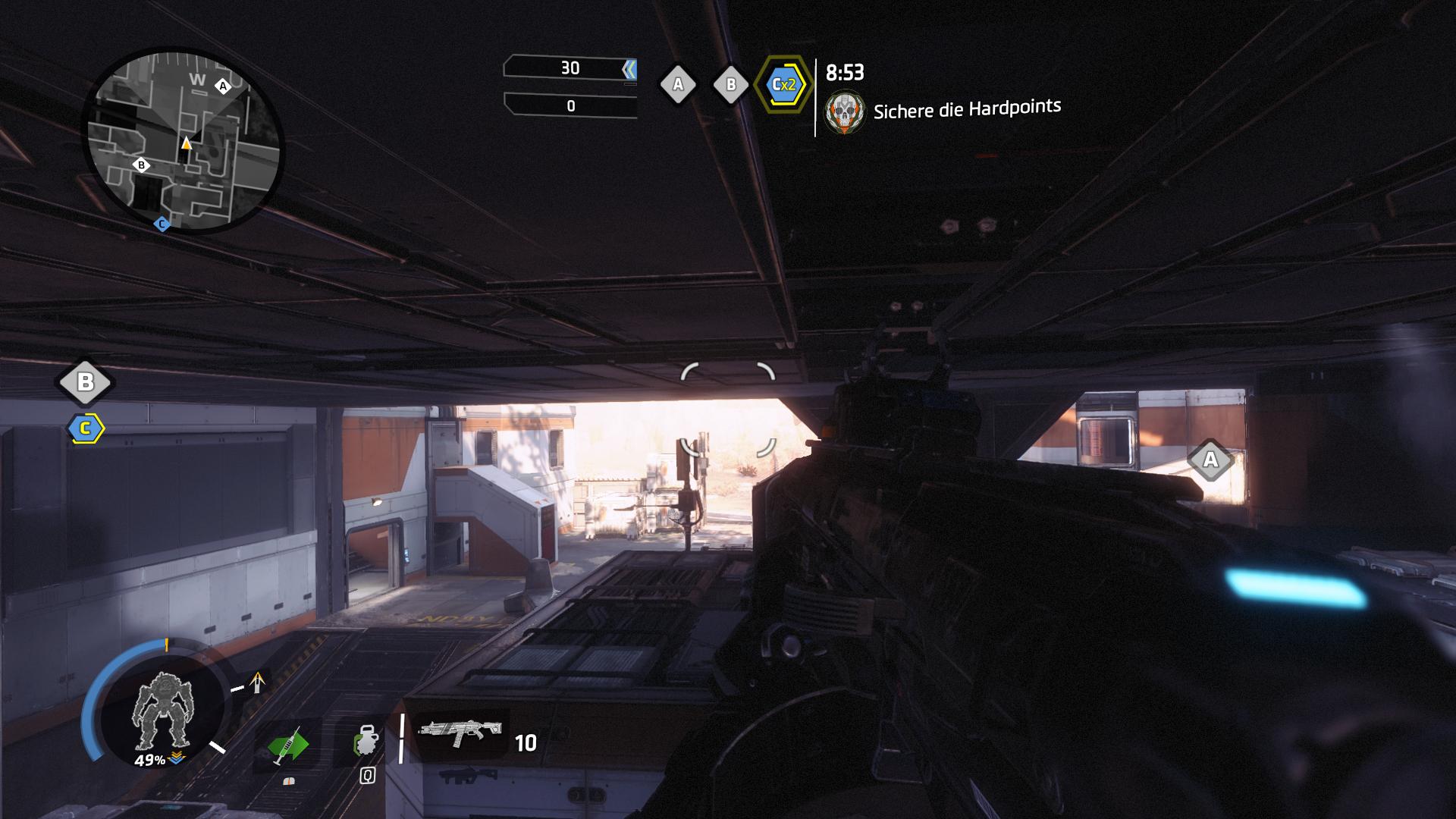Click hardpoint C marker on the minimap edge

(161, 224)
